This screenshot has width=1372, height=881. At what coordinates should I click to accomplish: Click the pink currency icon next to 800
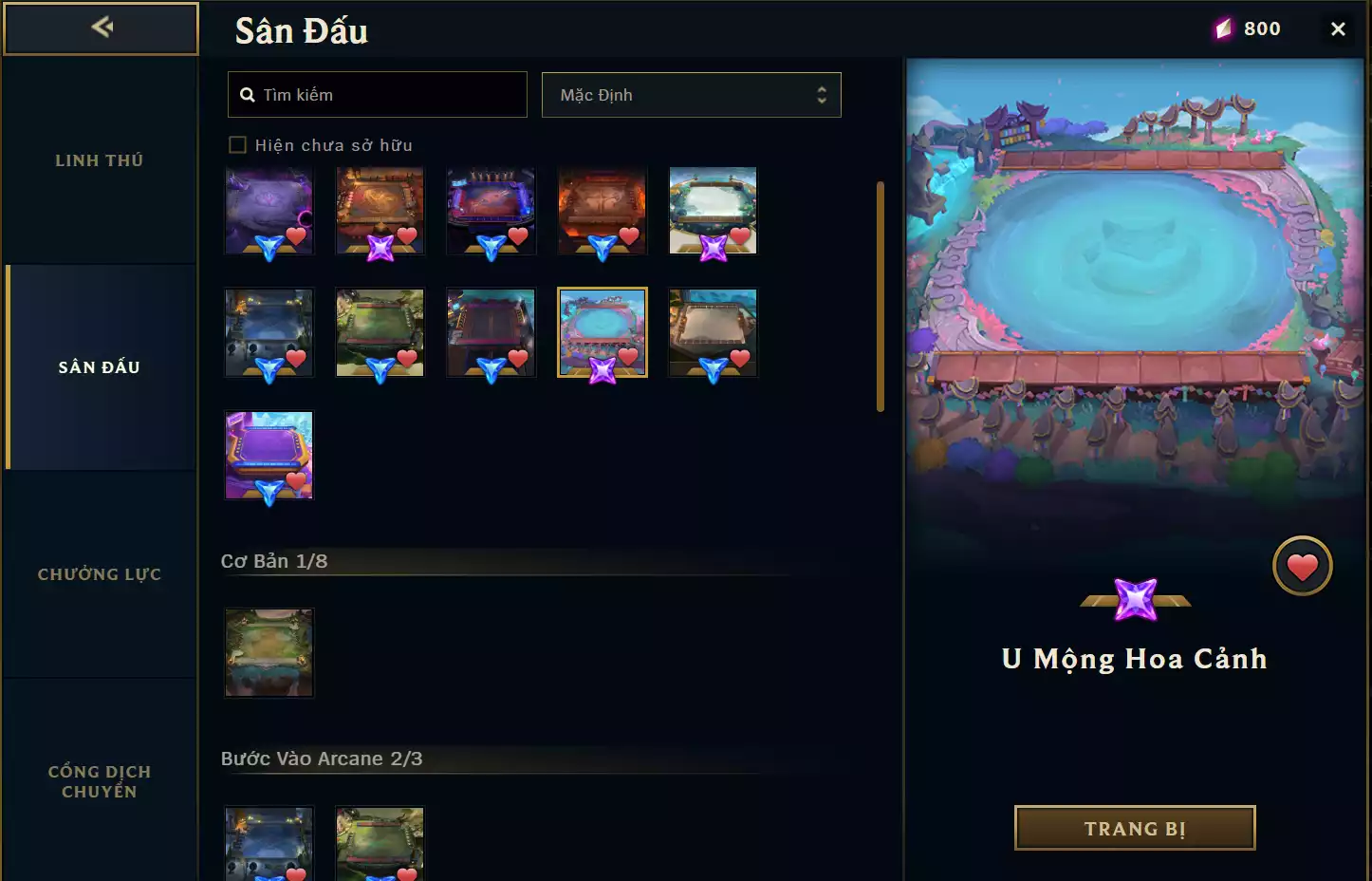(1224, 28)
